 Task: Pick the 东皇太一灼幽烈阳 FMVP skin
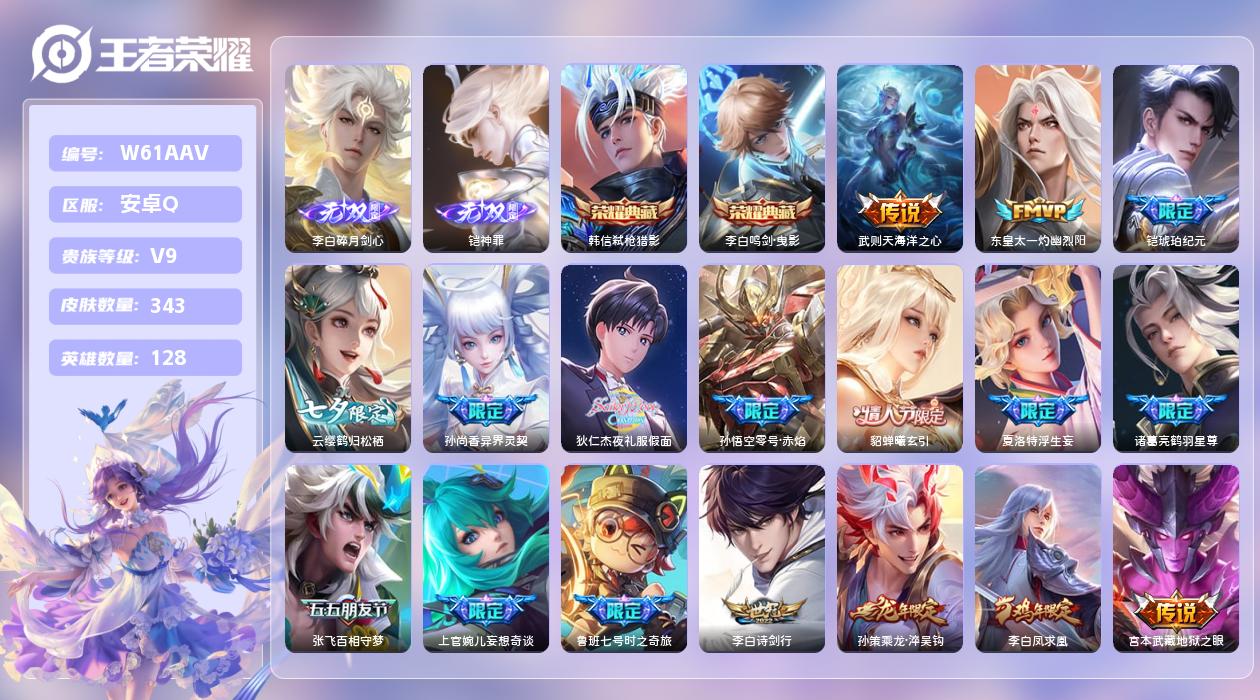click(x=1038, y=158)
